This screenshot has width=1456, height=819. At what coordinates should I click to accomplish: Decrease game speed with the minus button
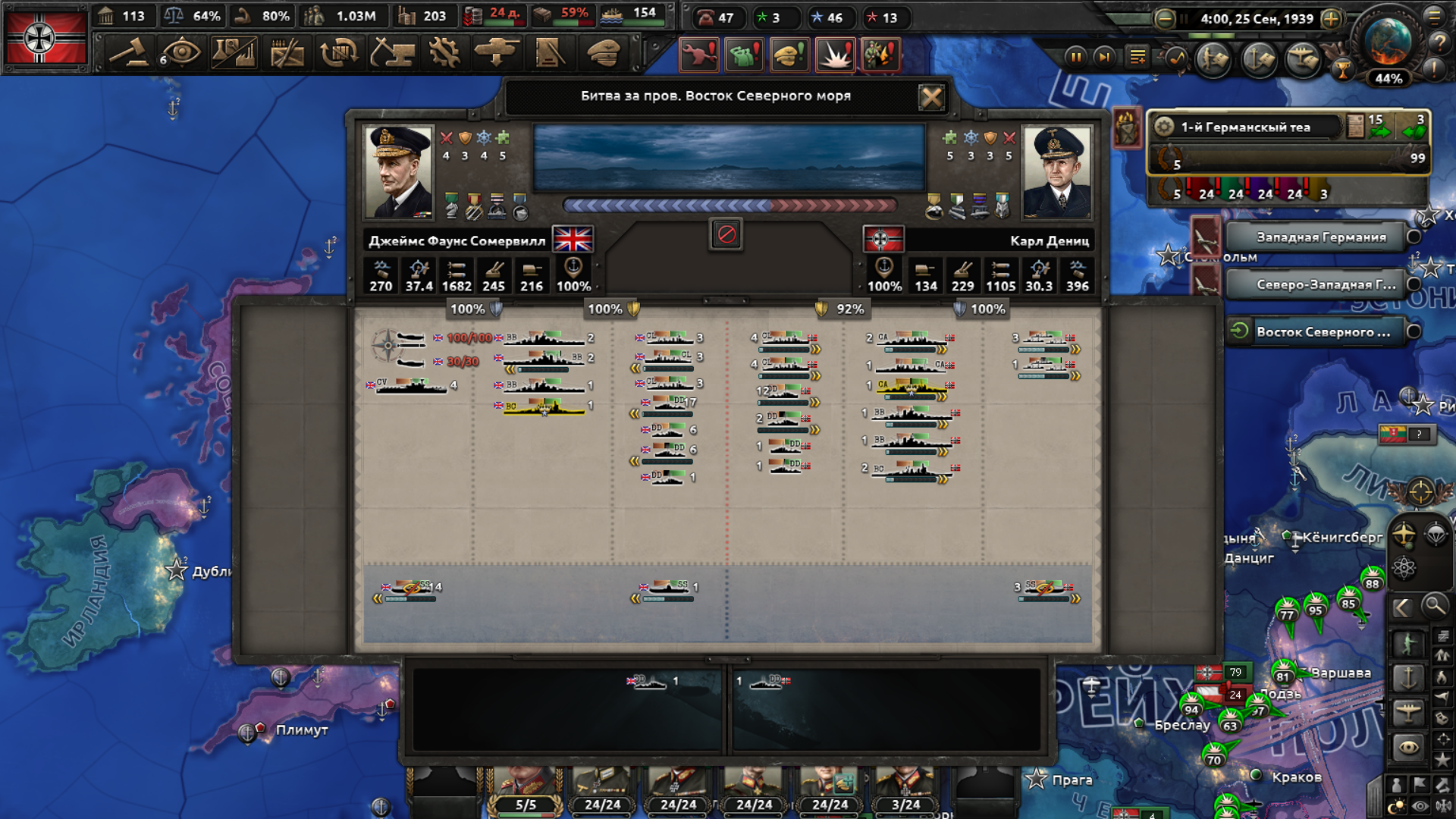(x=1165, y=19)
